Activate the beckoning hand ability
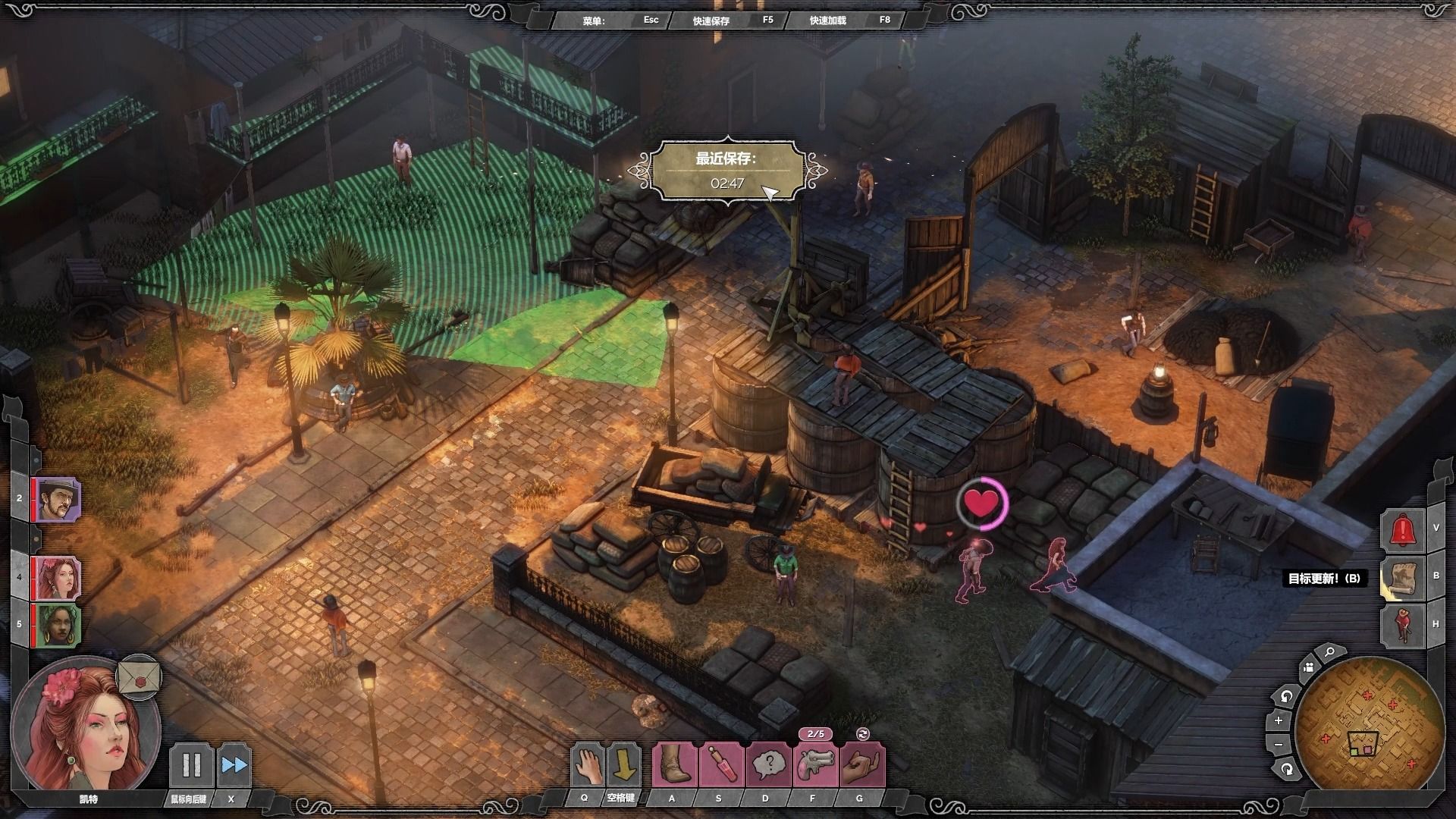Screen dimensions: 1456x819 click(862, 764)
